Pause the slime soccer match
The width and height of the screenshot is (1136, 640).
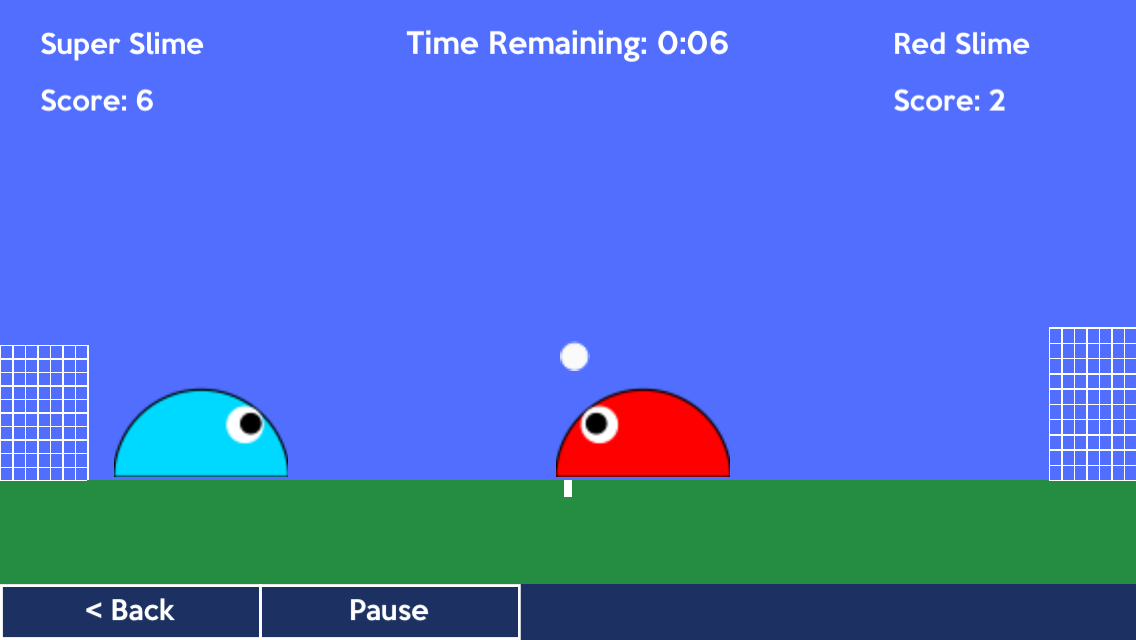point(389,611)
